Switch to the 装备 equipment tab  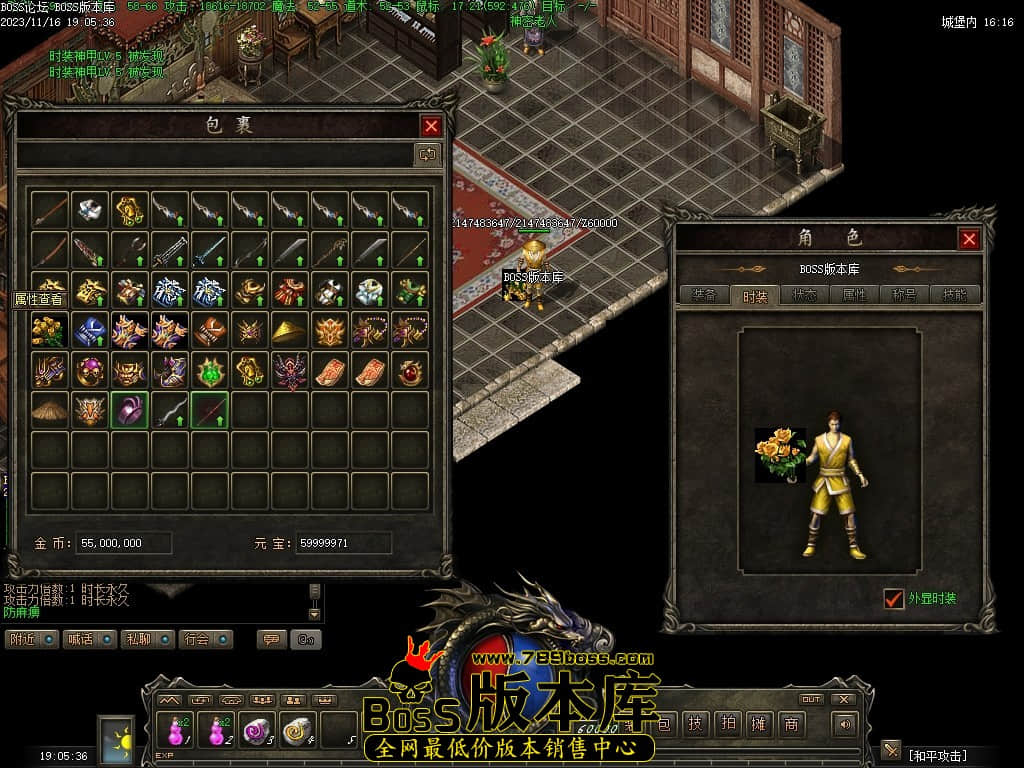point(704,295)
